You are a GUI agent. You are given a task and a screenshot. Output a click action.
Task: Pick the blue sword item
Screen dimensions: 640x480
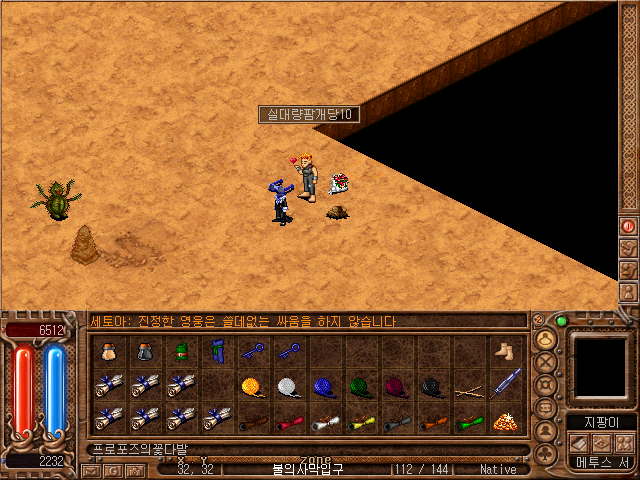coord(505,384)
